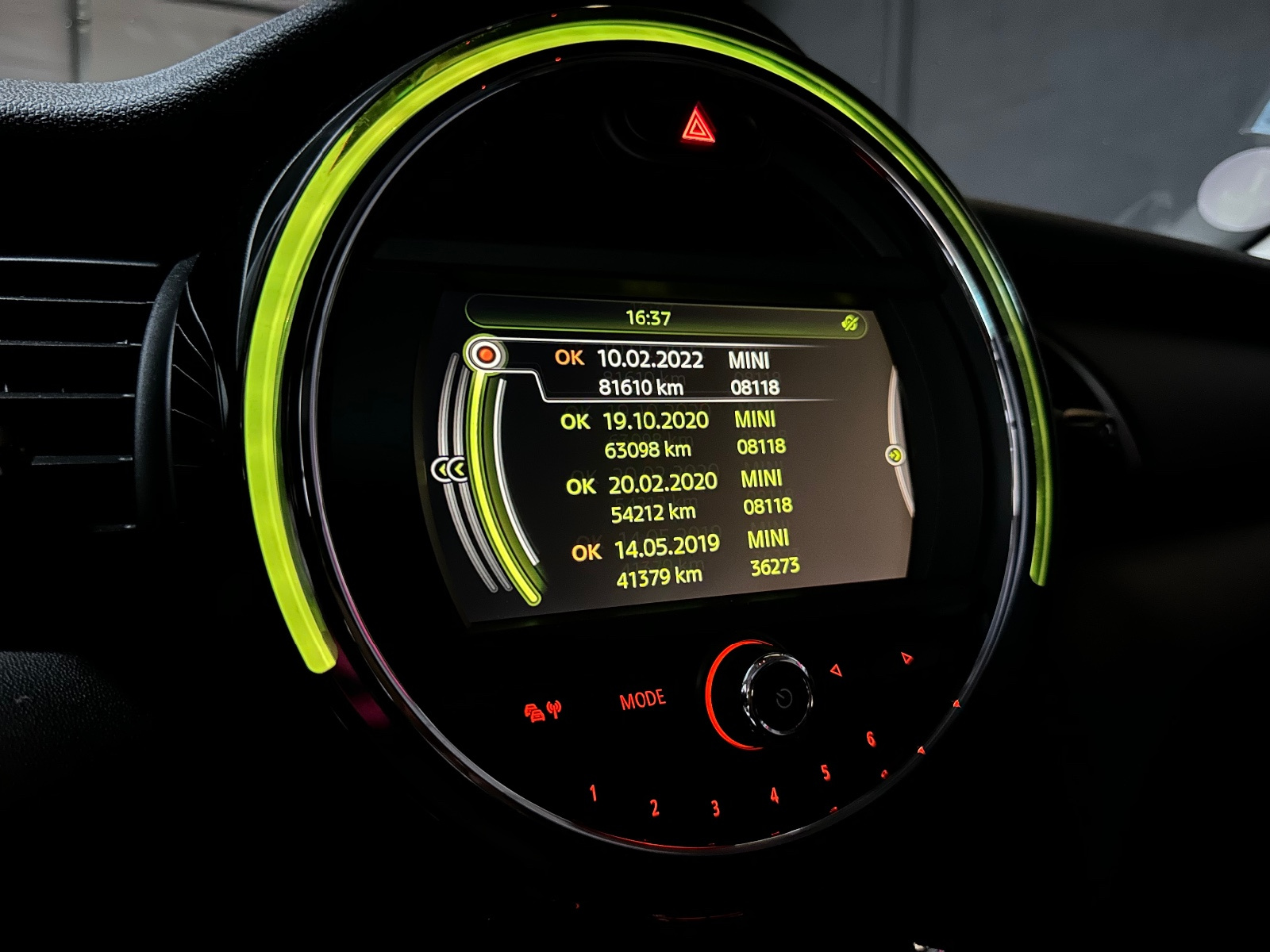The height and width of the screenshot is (952, 1270).
Task: Select preset button 1
Action: (593, 793)
